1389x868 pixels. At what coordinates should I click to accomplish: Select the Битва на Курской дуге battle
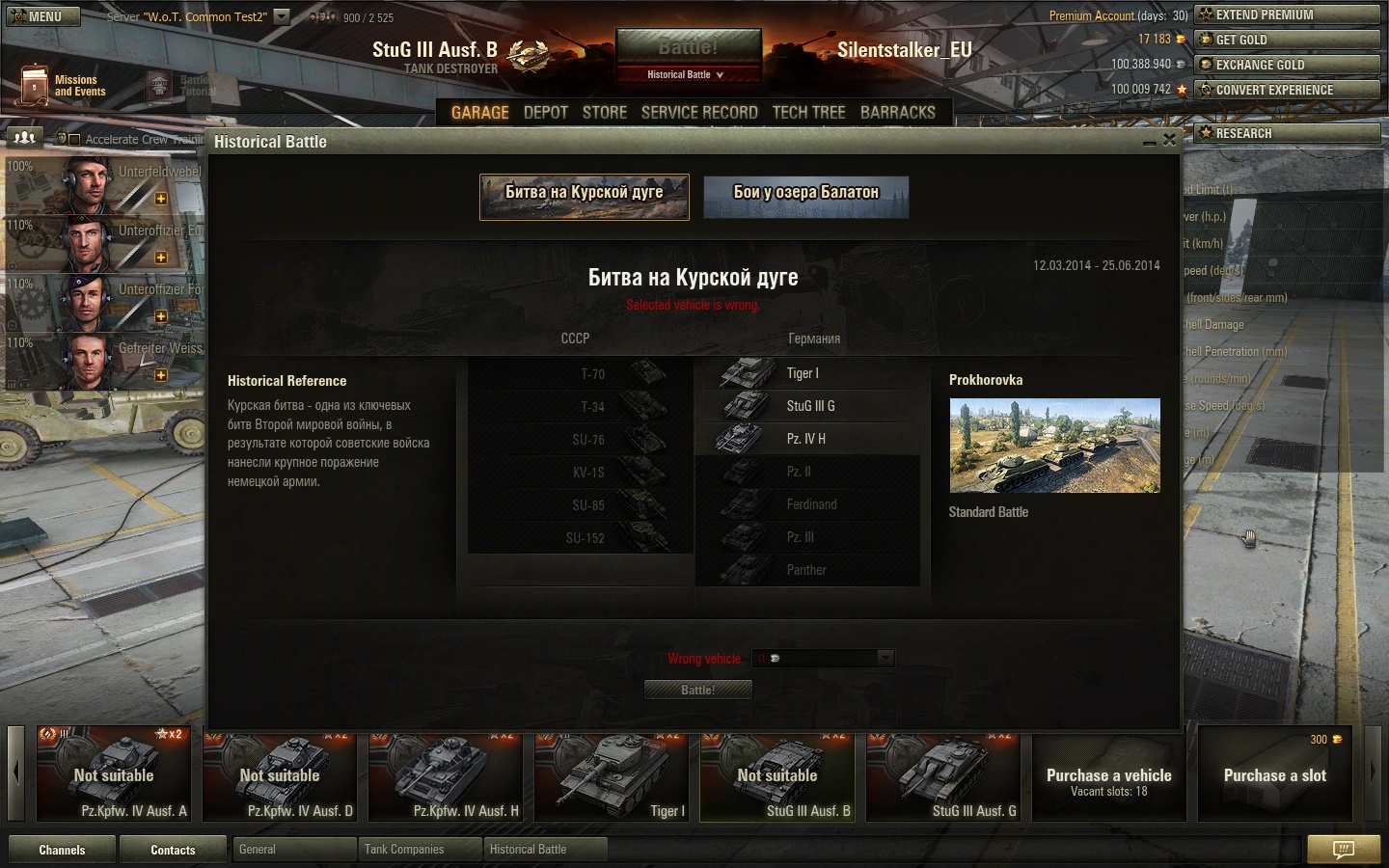point(585,197)
